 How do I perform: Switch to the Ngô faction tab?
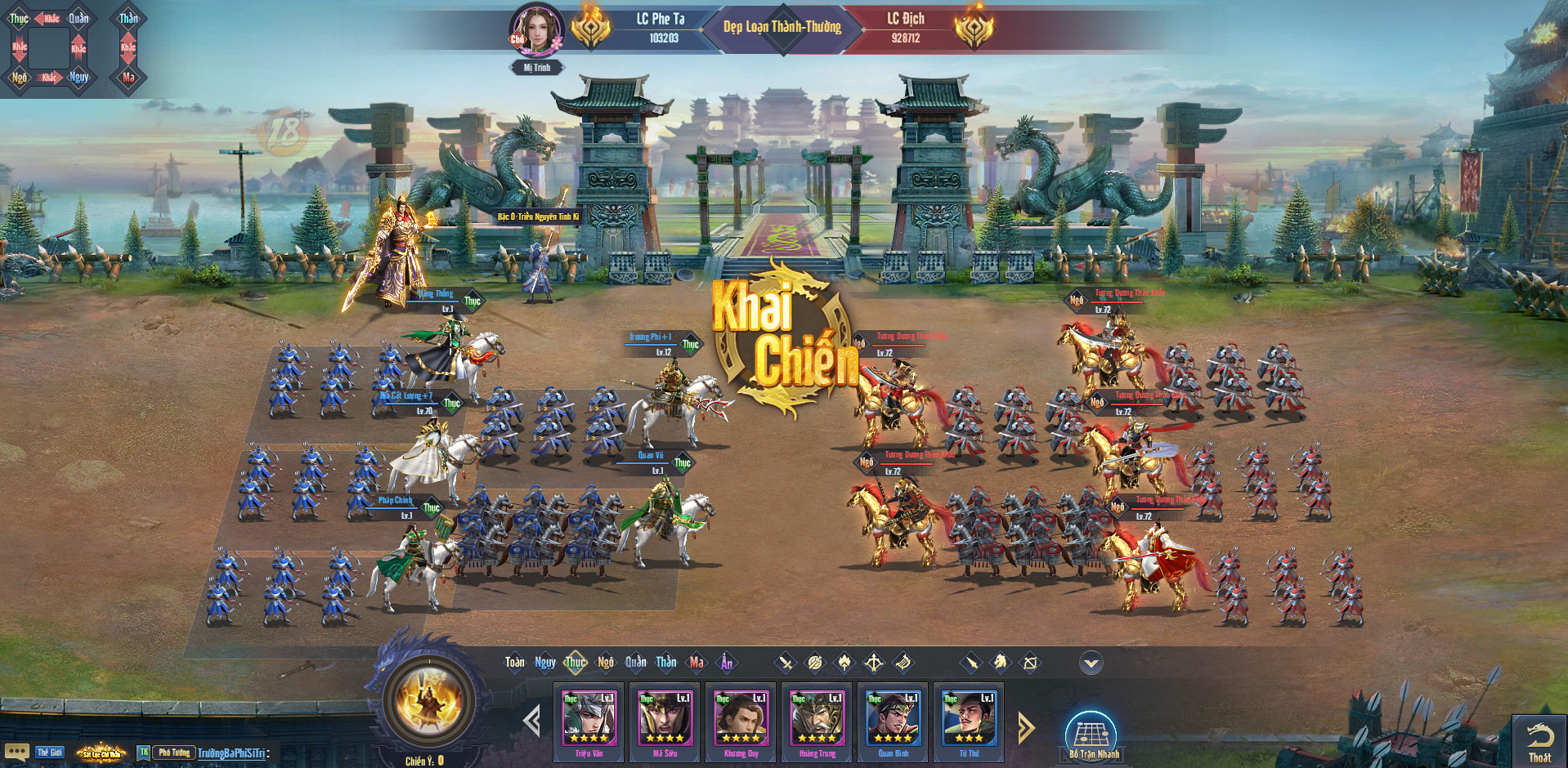tap(606, 662)
